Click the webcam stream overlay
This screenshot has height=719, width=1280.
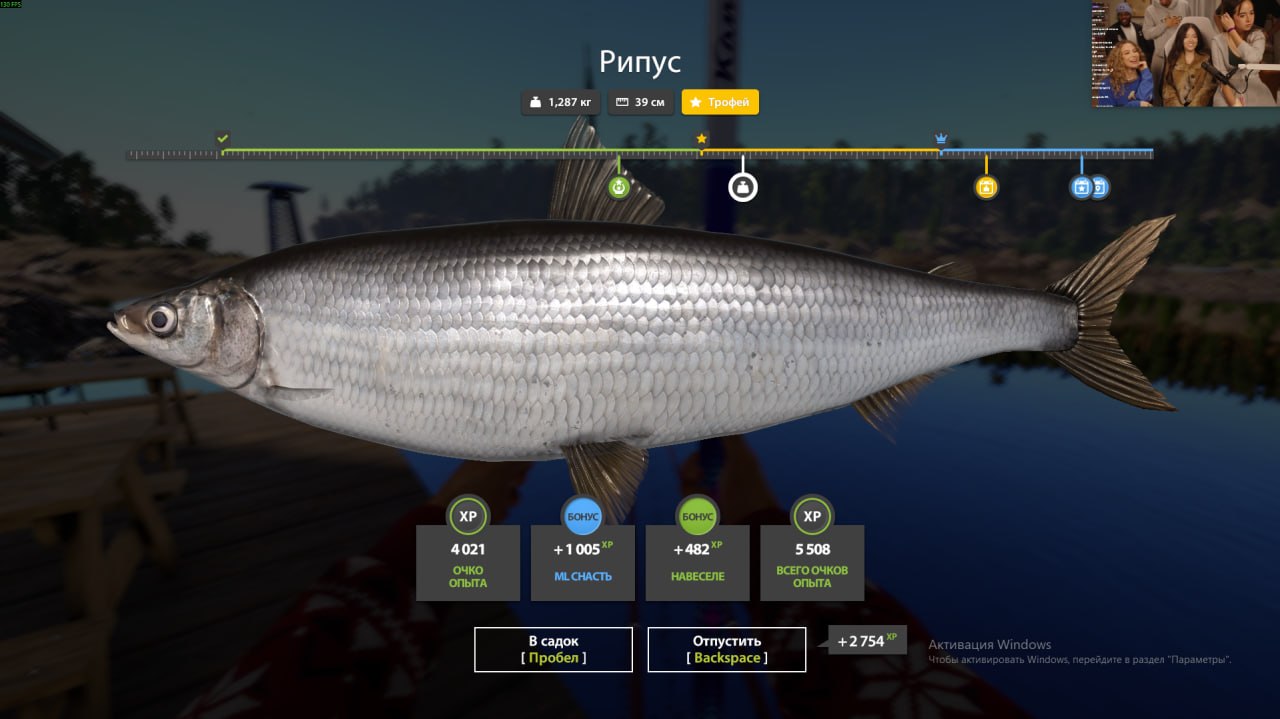(x=1185, y=53)
